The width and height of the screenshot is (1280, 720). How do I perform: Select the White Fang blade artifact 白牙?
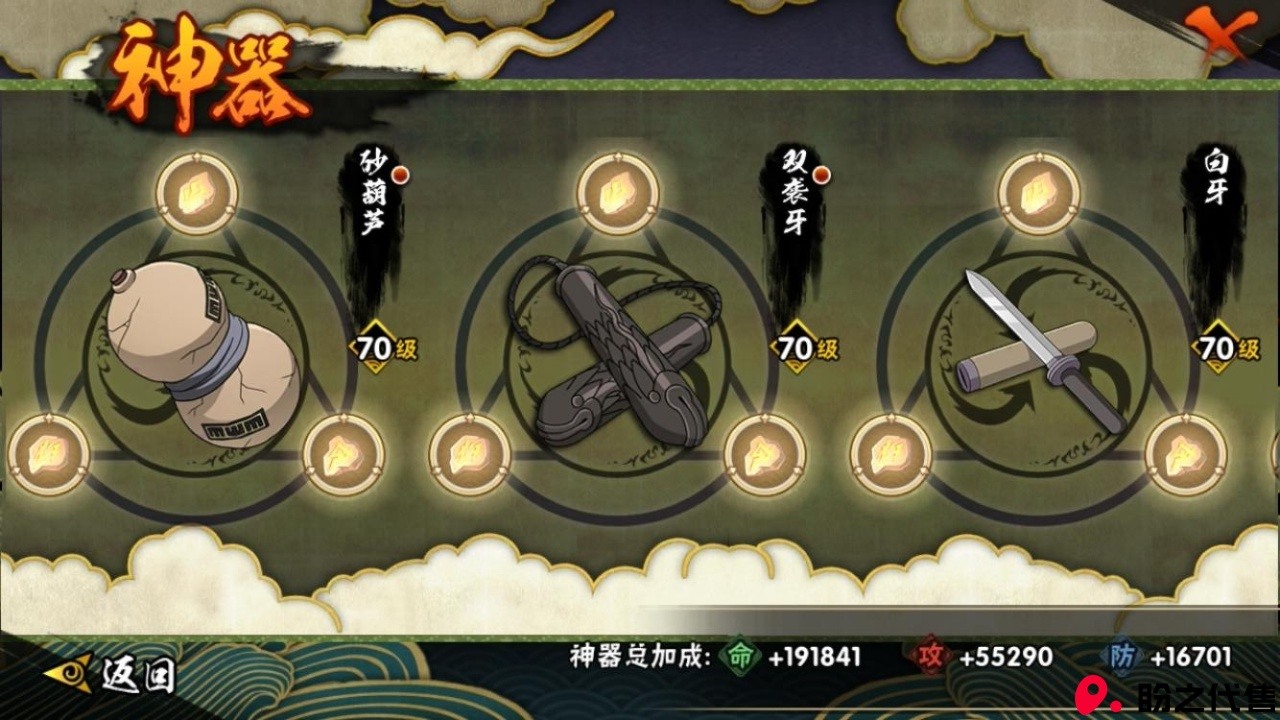(x=1040, y=350)
